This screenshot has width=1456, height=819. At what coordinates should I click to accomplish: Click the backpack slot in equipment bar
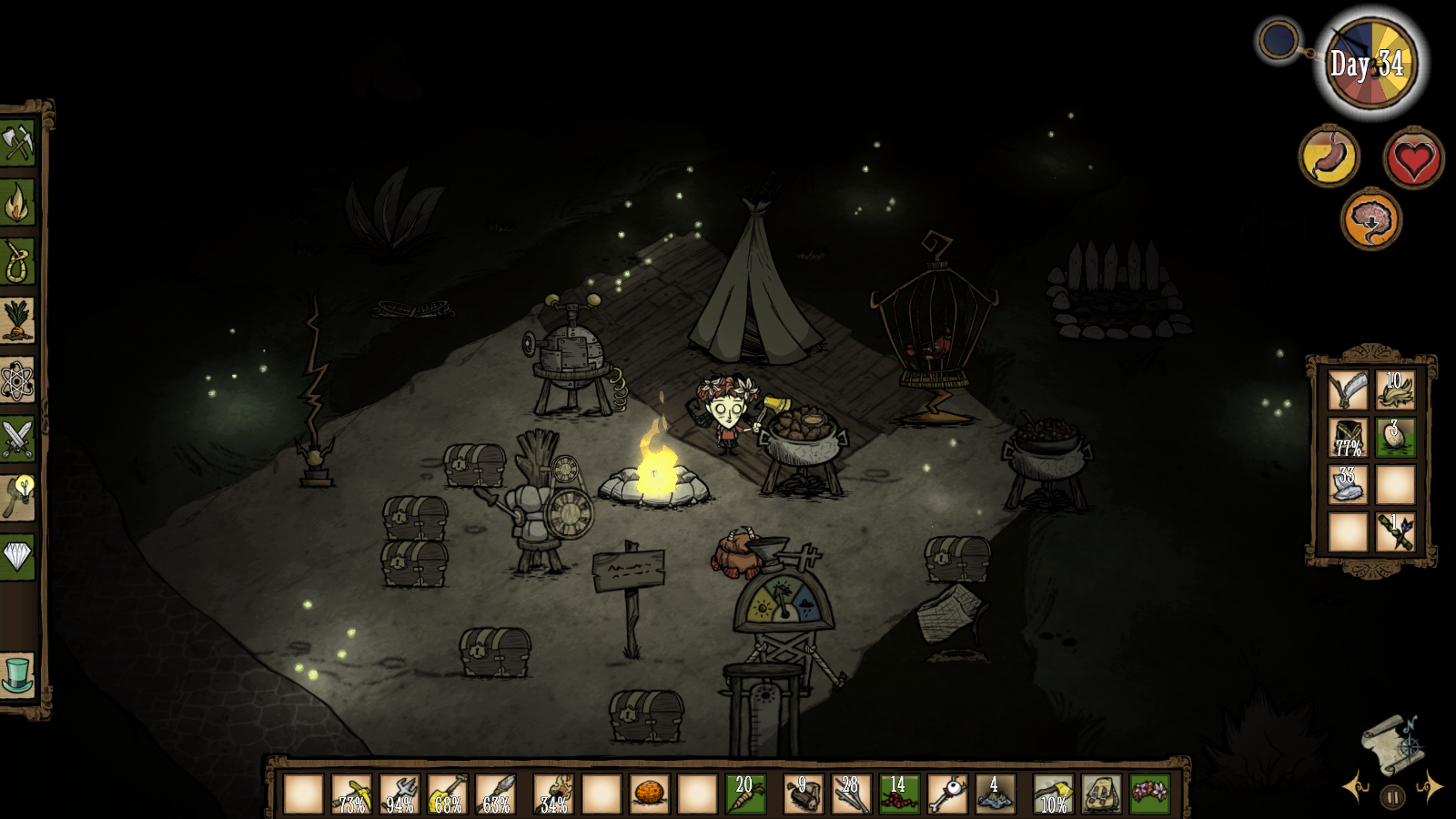click(1100, 794)
